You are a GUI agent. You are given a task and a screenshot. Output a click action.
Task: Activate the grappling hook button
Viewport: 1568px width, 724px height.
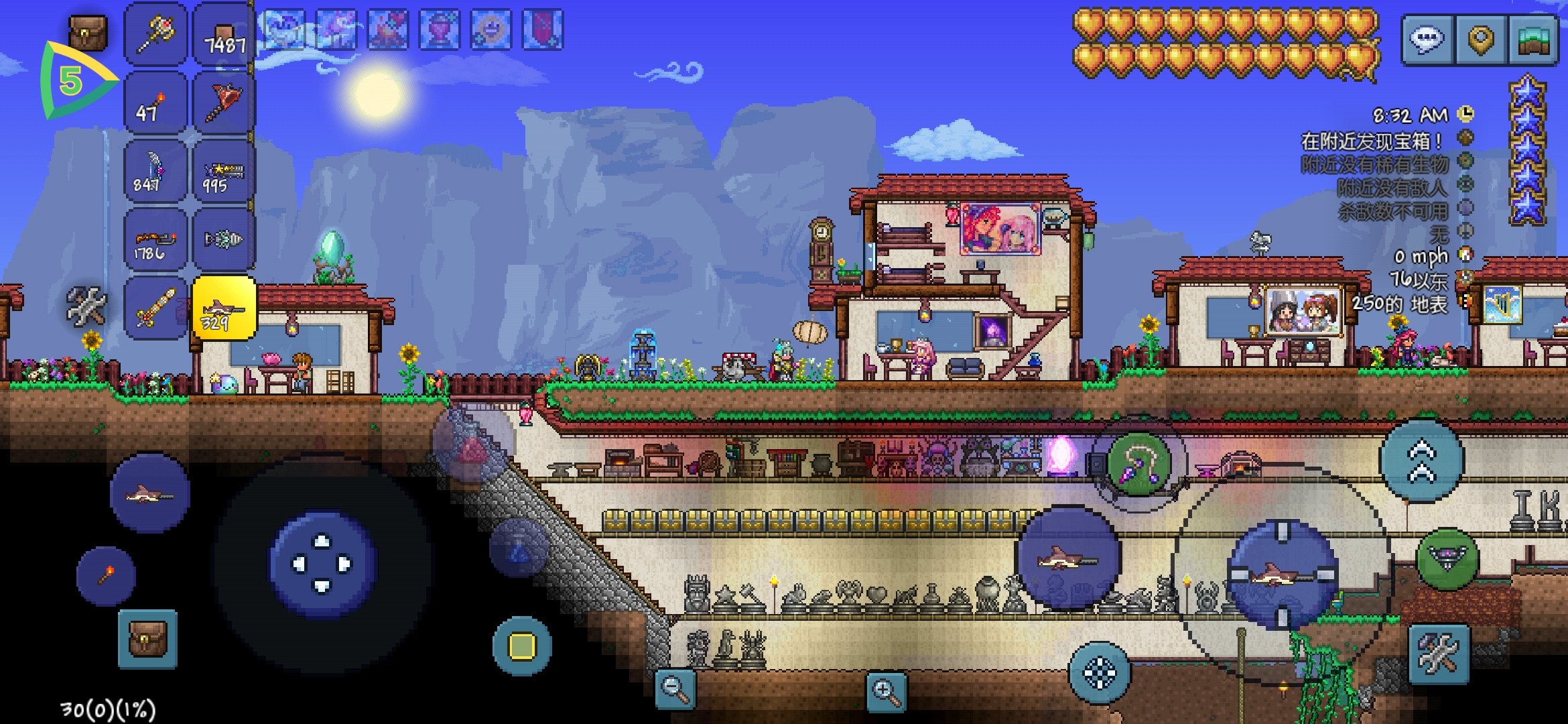[1138, 463]
